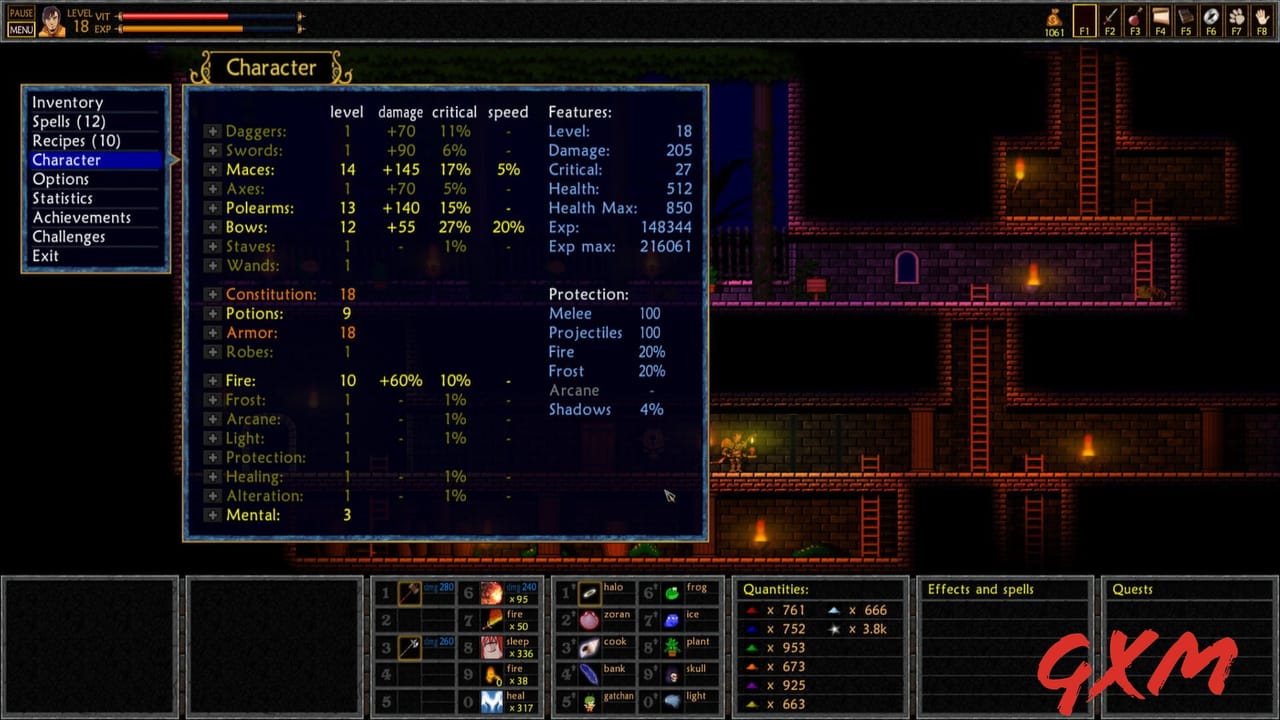The height and width of the screenshot is (720, 1280).
Task: Add a point to Constitution
Action: (x=212, y=294)
